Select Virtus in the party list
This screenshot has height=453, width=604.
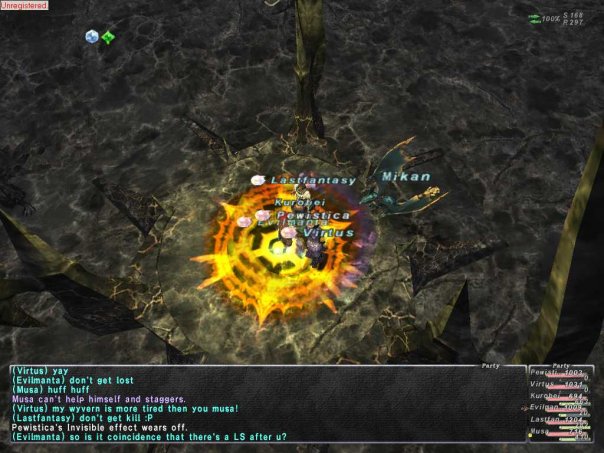click(x=545, y=384)
